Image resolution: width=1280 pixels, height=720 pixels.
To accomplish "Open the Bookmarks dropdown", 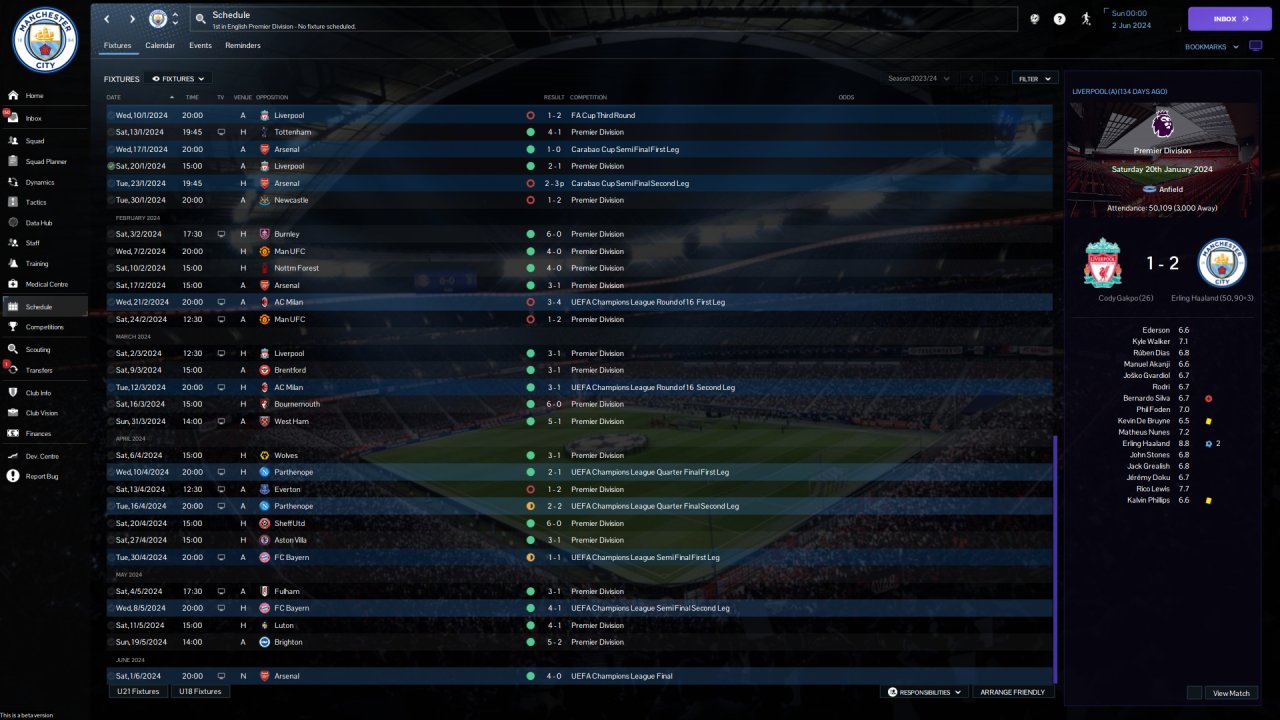I will (x=1210, y=47).
